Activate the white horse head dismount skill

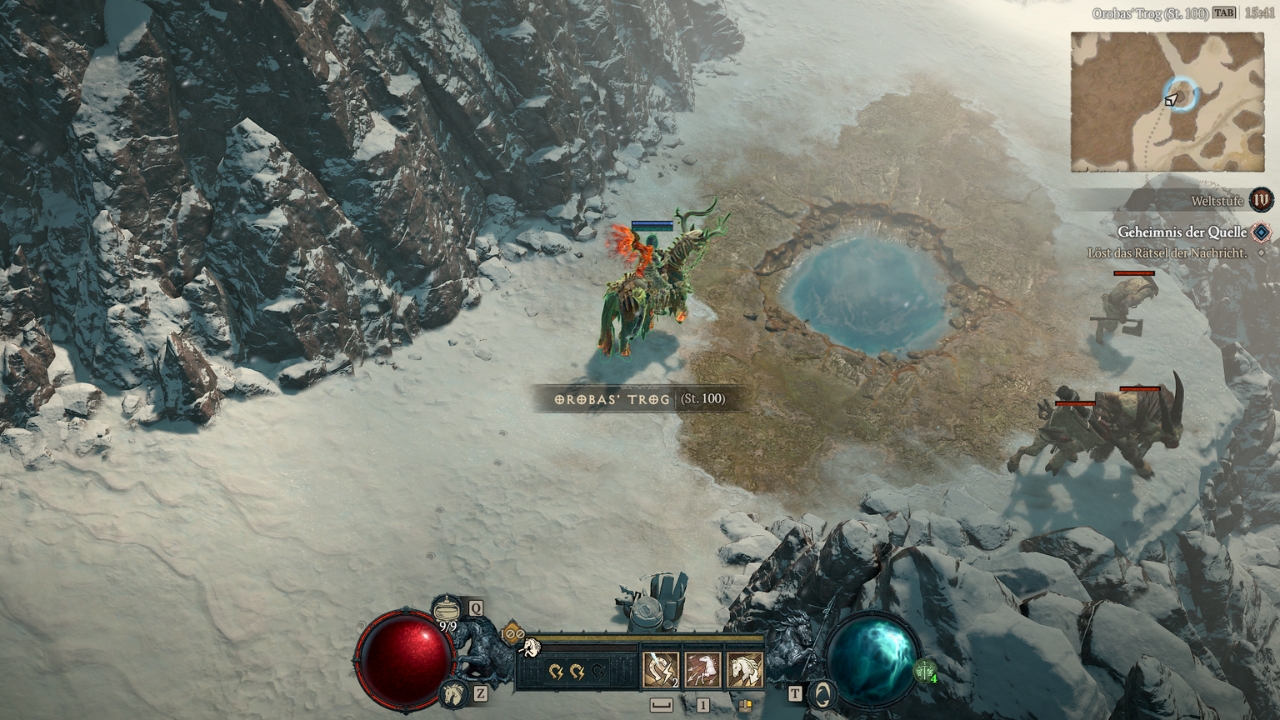pos(744,670)
